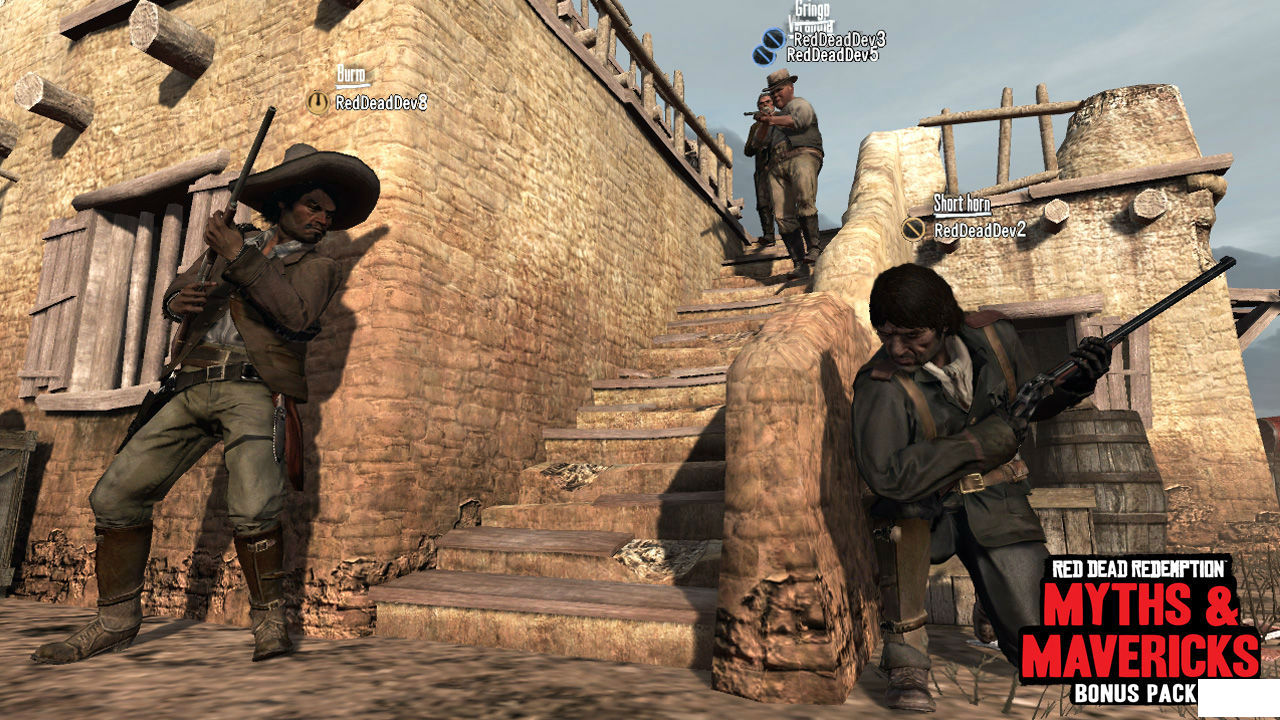The height and width of the screenshot is (720, 1280).
Task: Open the Myths & Mavericks Bonus Pack logo
Action: 1140,631
